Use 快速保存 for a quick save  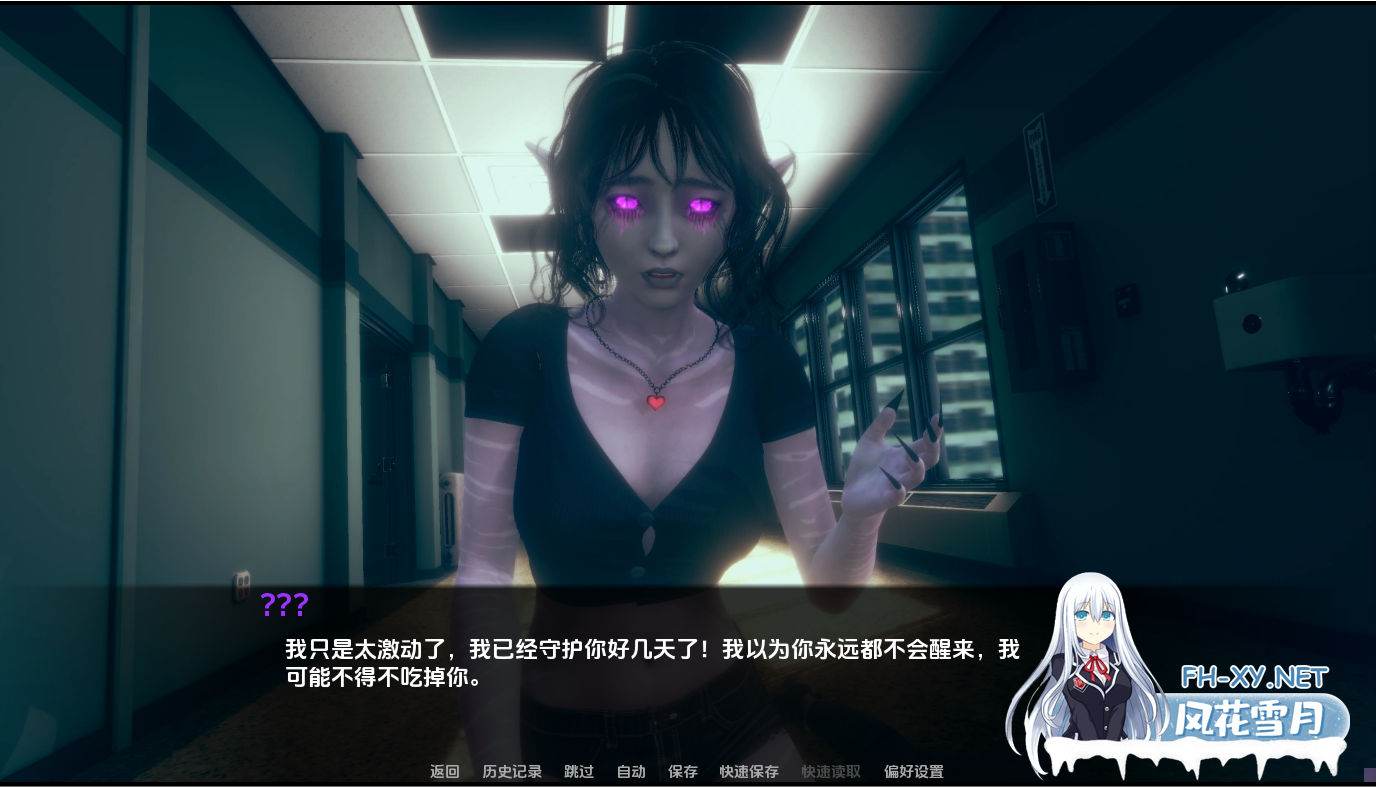tap(748, 771)
